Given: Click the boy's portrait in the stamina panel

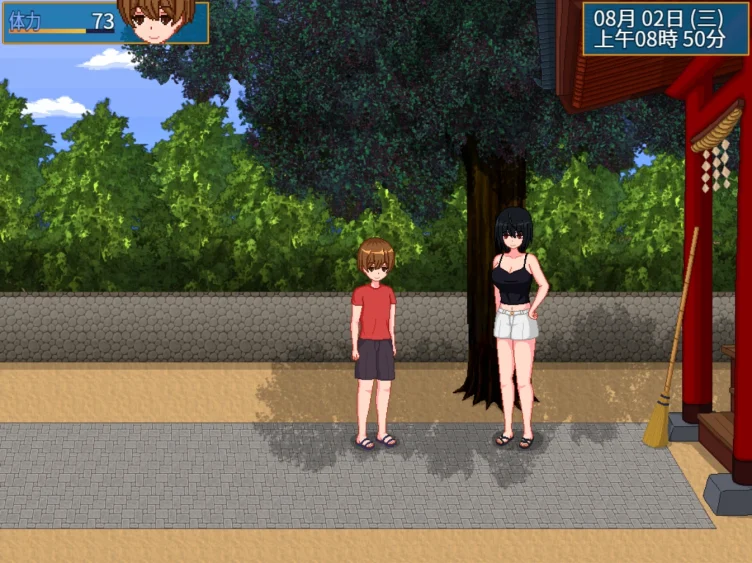Looking at the screenshot, I should [155, 20].
